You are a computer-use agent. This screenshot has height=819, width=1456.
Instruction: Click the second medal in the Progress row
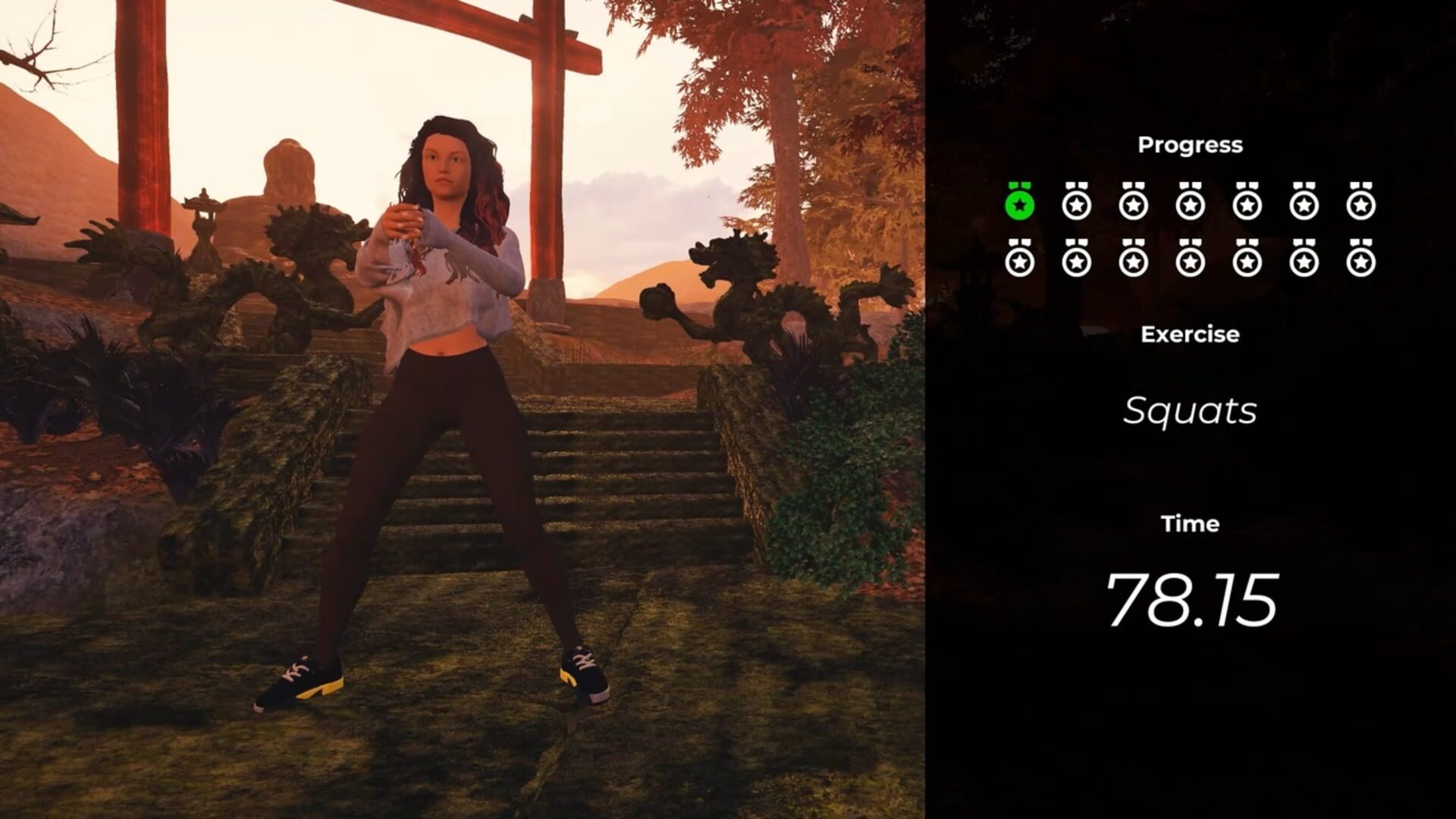pyautogui.click(x=1075, y=203)
